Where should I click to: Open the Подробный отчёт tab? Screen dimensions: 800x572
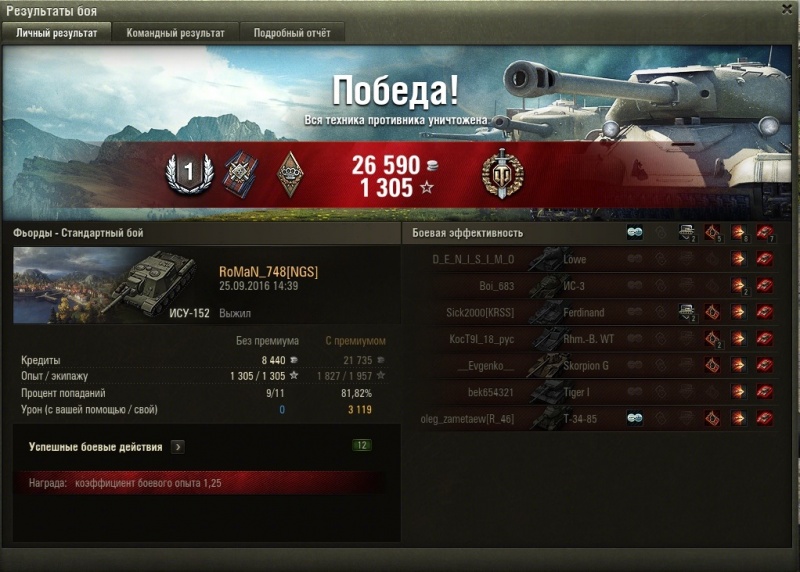click(x=292, y=33)
